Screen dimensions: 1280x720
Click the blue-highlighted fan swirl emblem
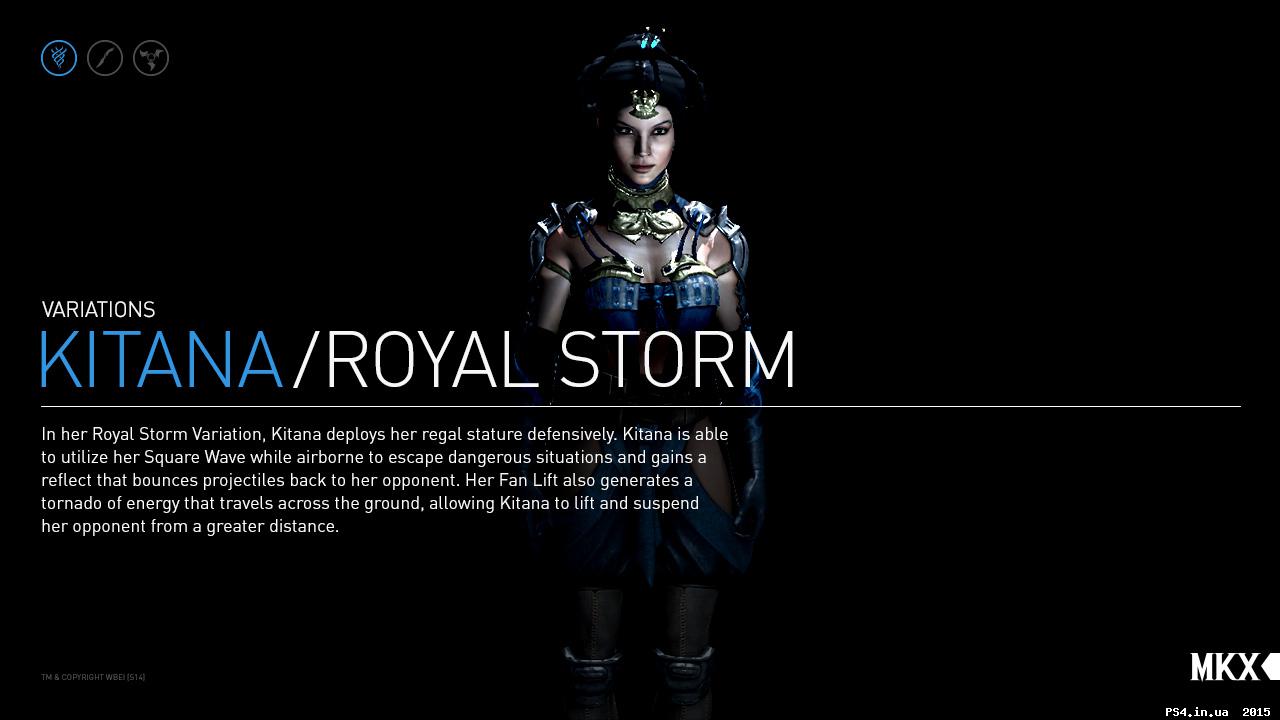point(58,57)
